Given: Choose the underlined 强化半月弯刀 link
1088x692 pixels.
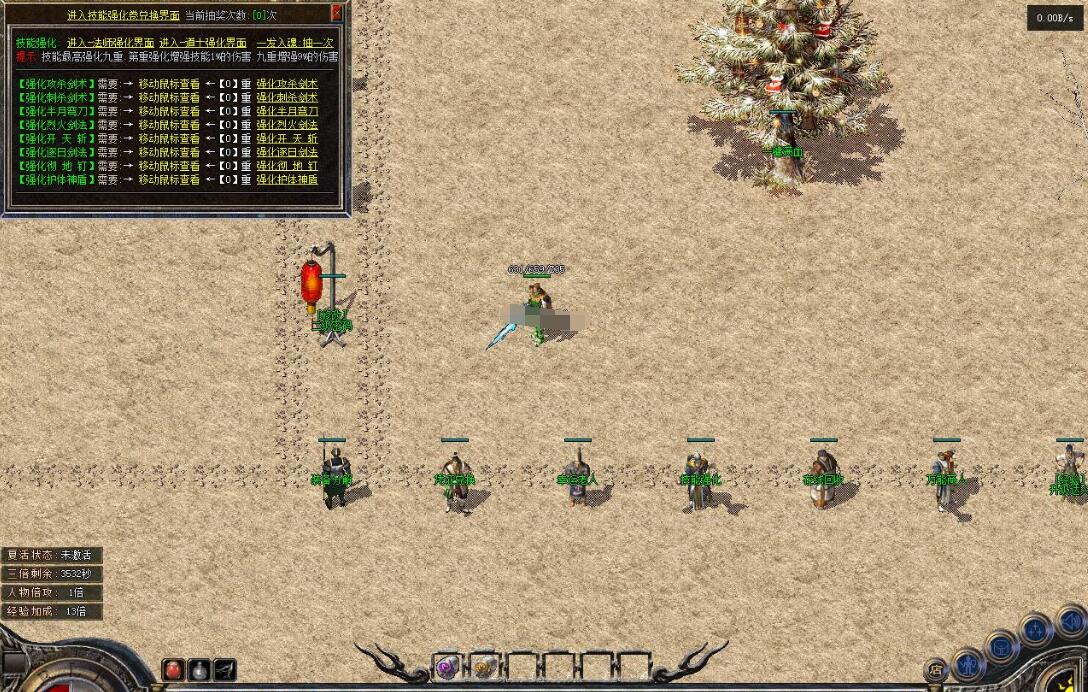Looking at the screenshot, I should coord(287,112).
